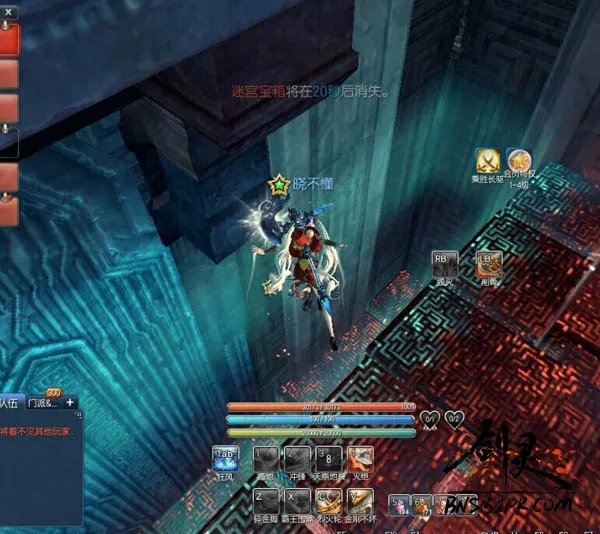Use the 削骨 LB attack skill
The image size is (600, 534).
(x=489, y=264)
